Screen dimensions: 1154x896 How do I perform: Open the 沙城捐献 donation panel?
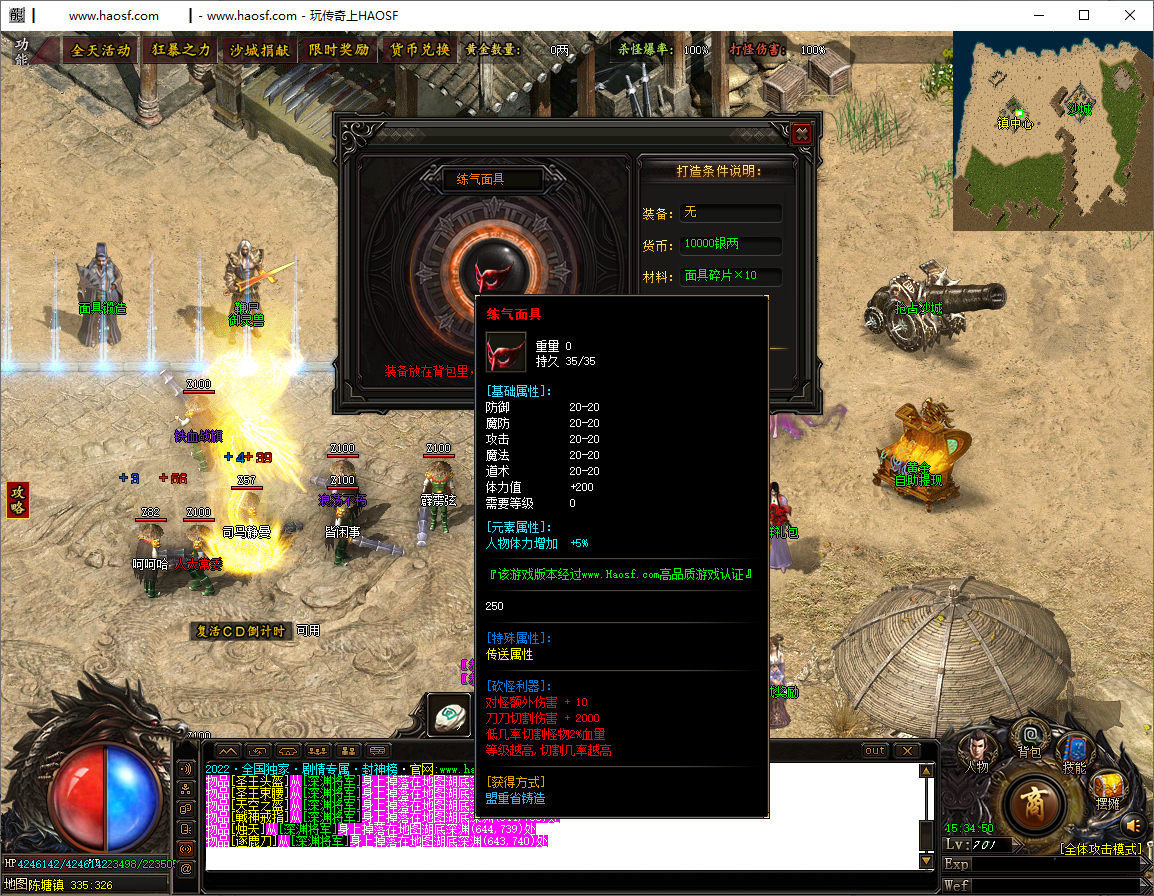pyautogui.click(x=259, y=50)
